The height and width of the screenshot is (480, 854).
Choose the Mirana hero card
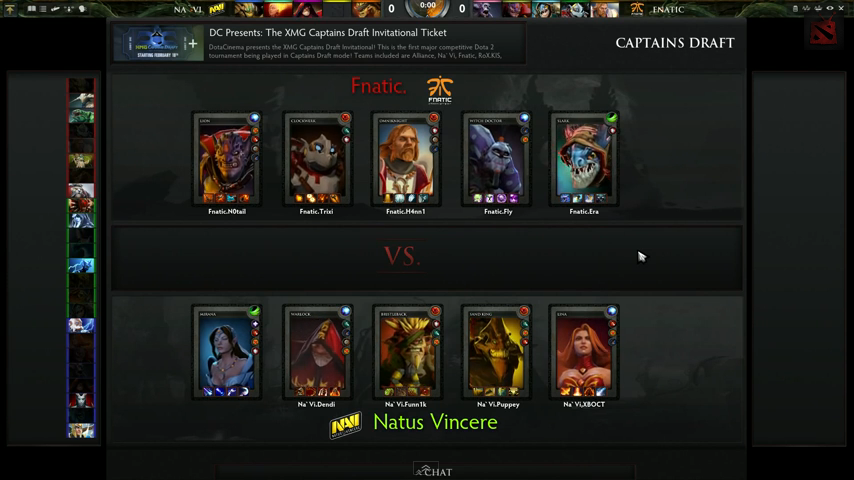(226, 352)
